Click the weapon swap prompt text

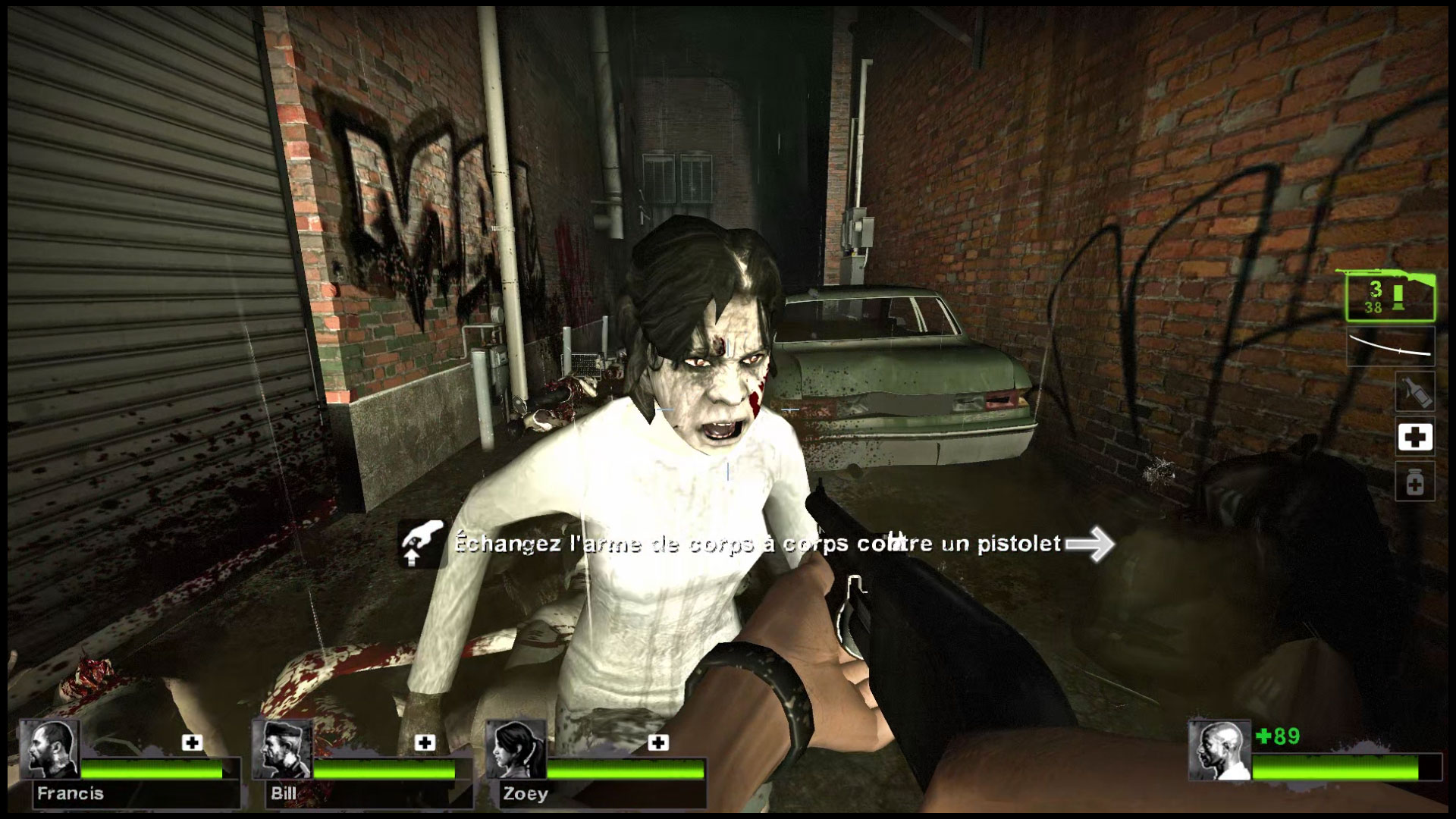coord(758,543)
